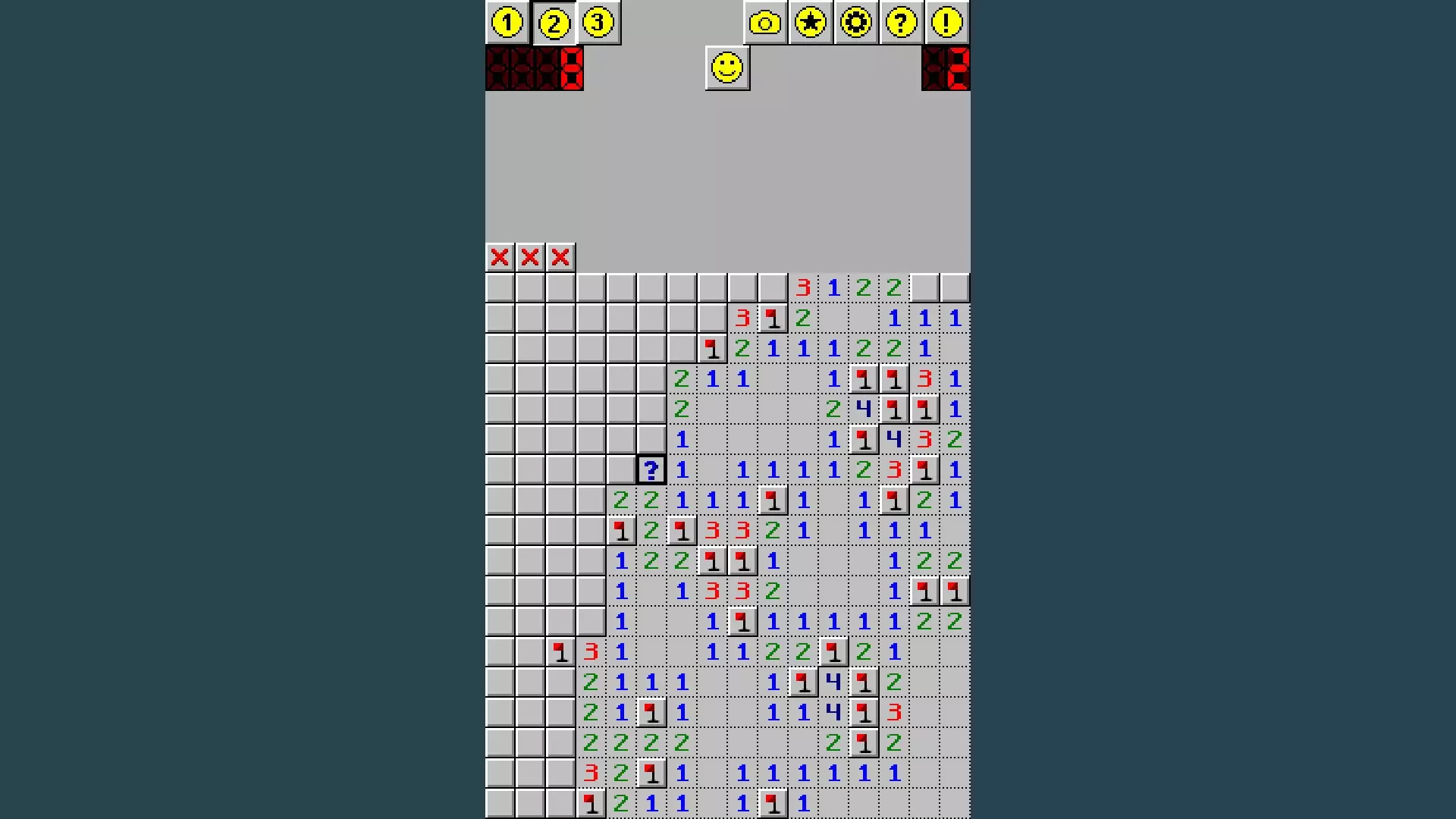
Task: Click the leftmost red X marker
Action: 499,257
